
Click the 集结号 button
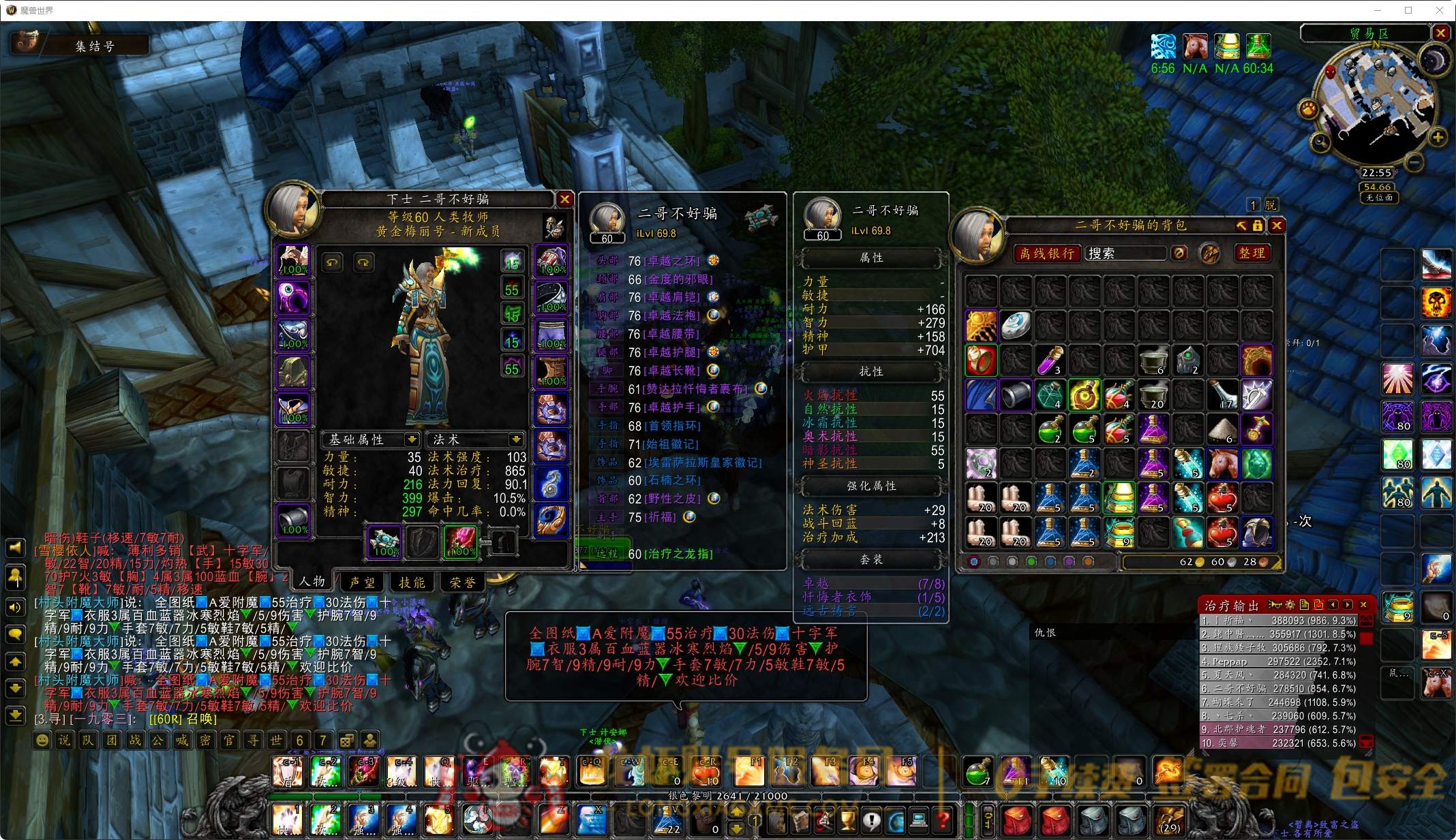point(95,46)
